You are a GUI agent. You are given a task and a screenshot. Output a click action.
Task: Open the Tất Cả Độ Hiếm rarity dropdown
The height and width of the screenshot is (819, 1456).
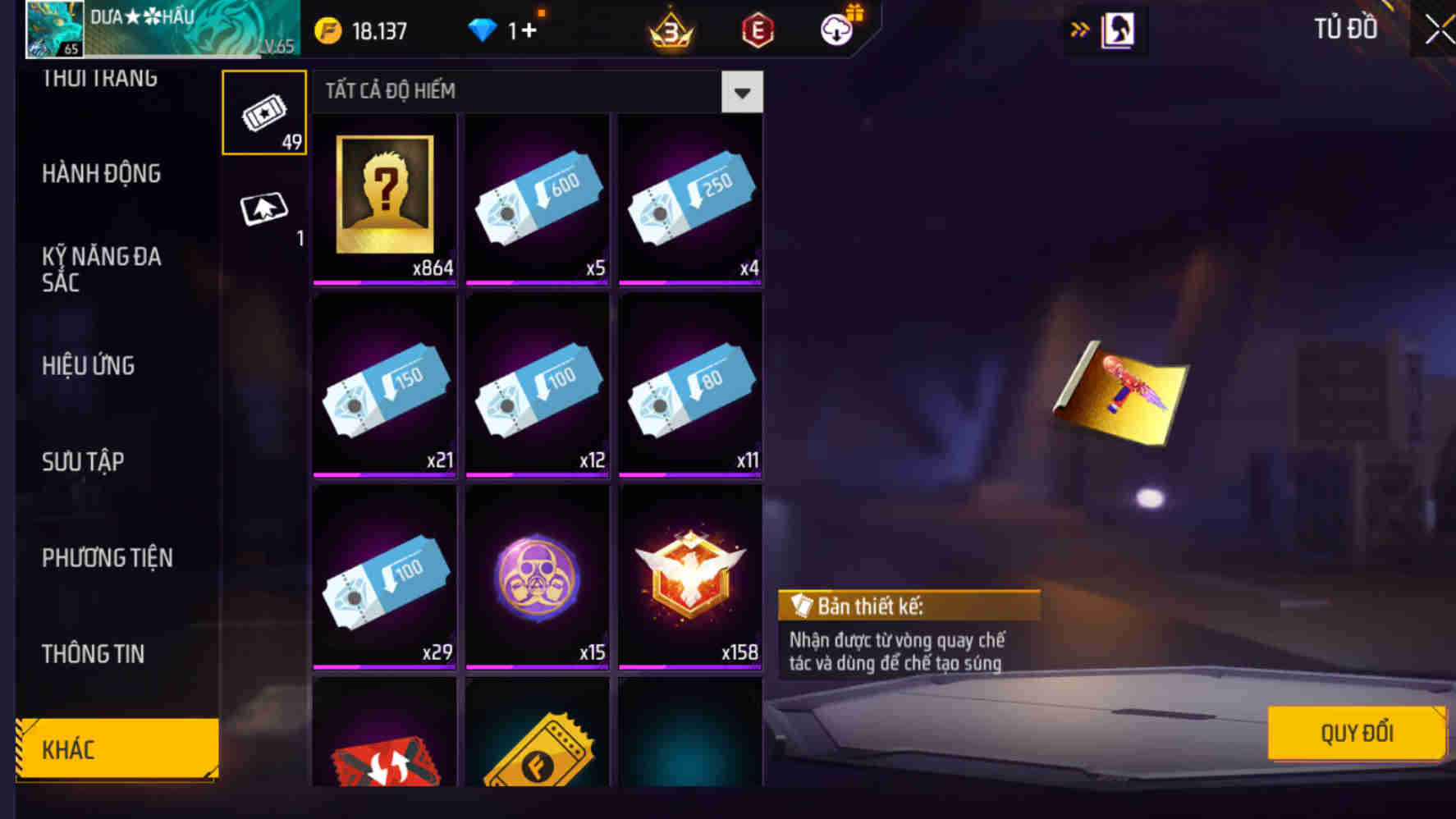point(740,92)
